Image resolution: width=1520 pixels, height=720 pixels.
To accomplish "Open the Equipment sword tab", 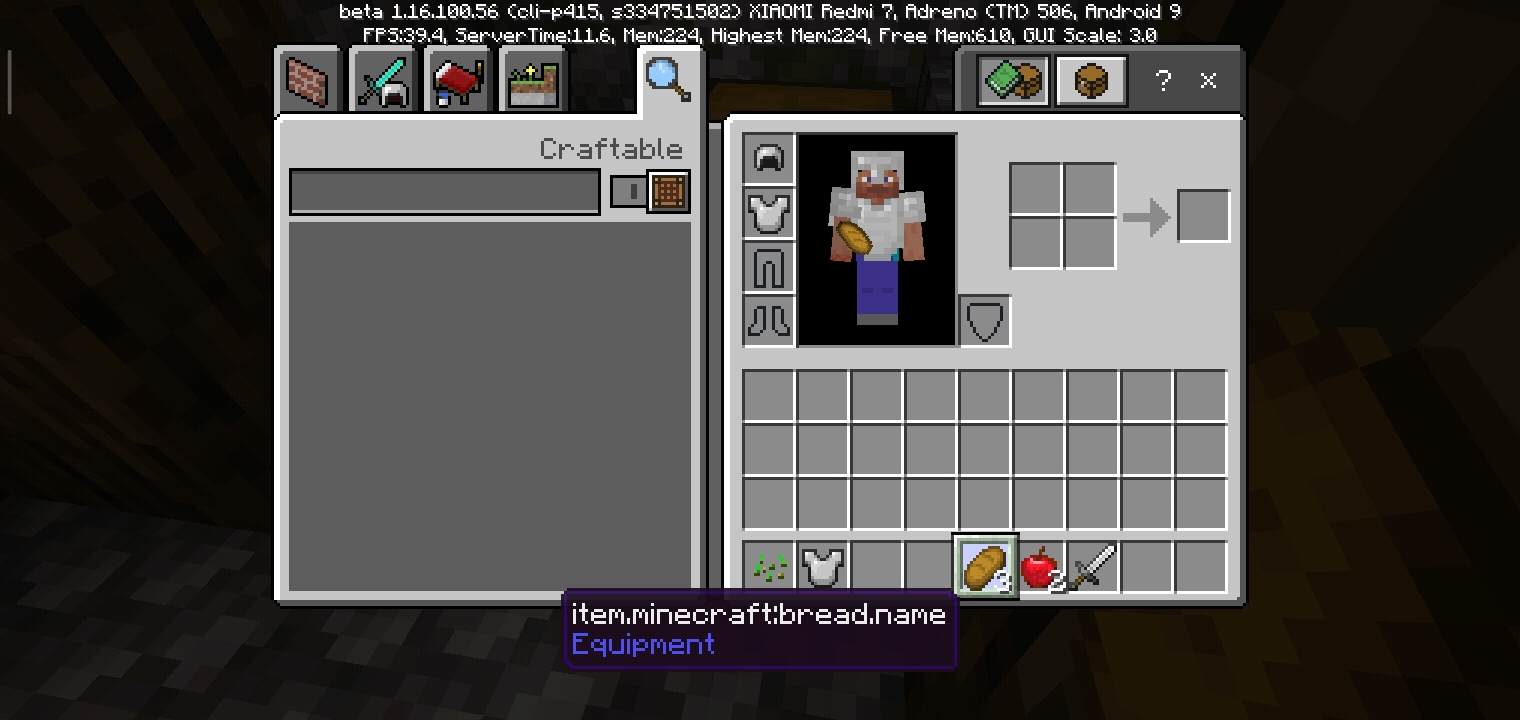I will click(x=383, y=80).
